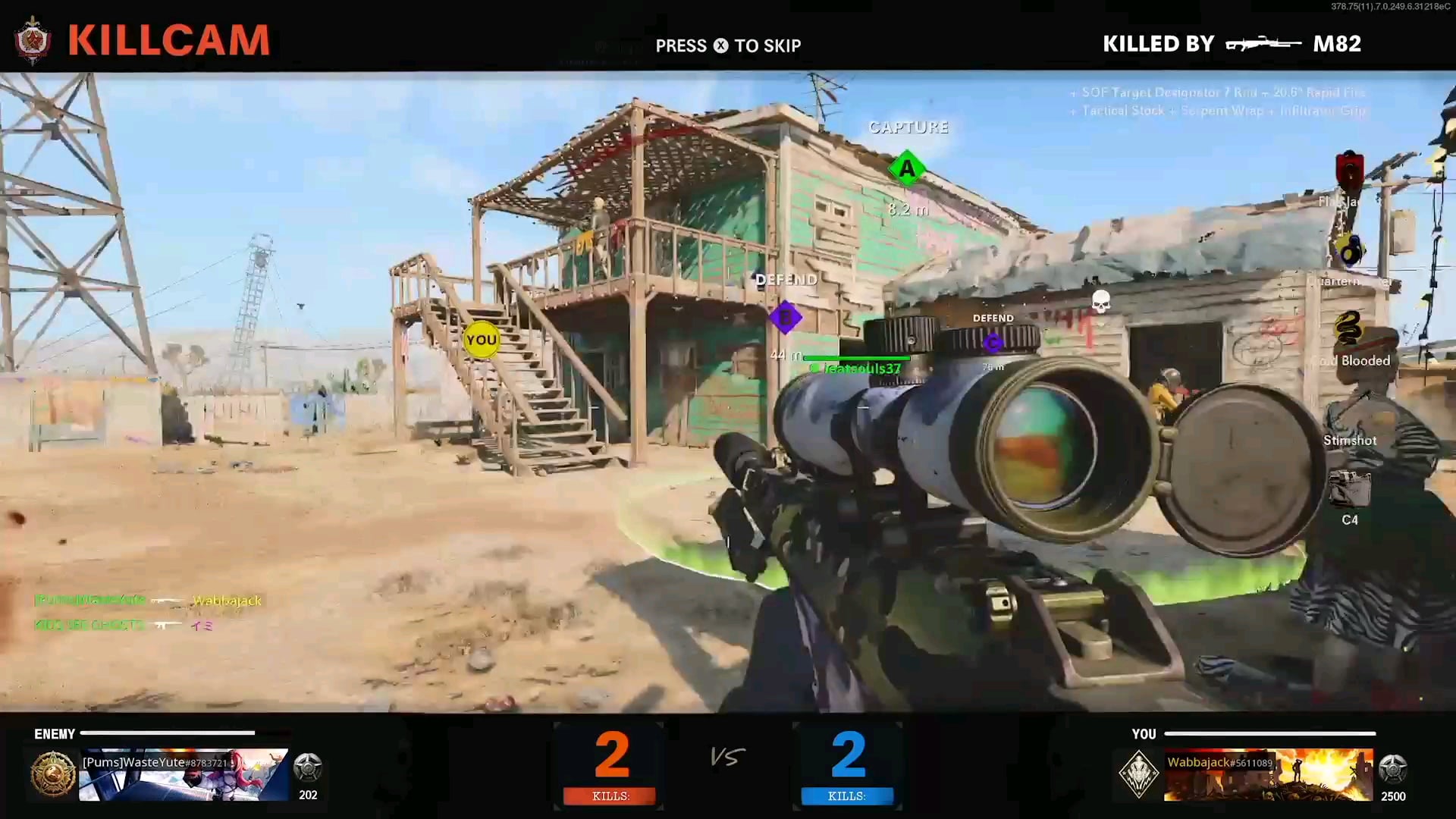Click the yellow YOU position marker
The height and width of the screenshot is (819, 1456).
[482, 340]
